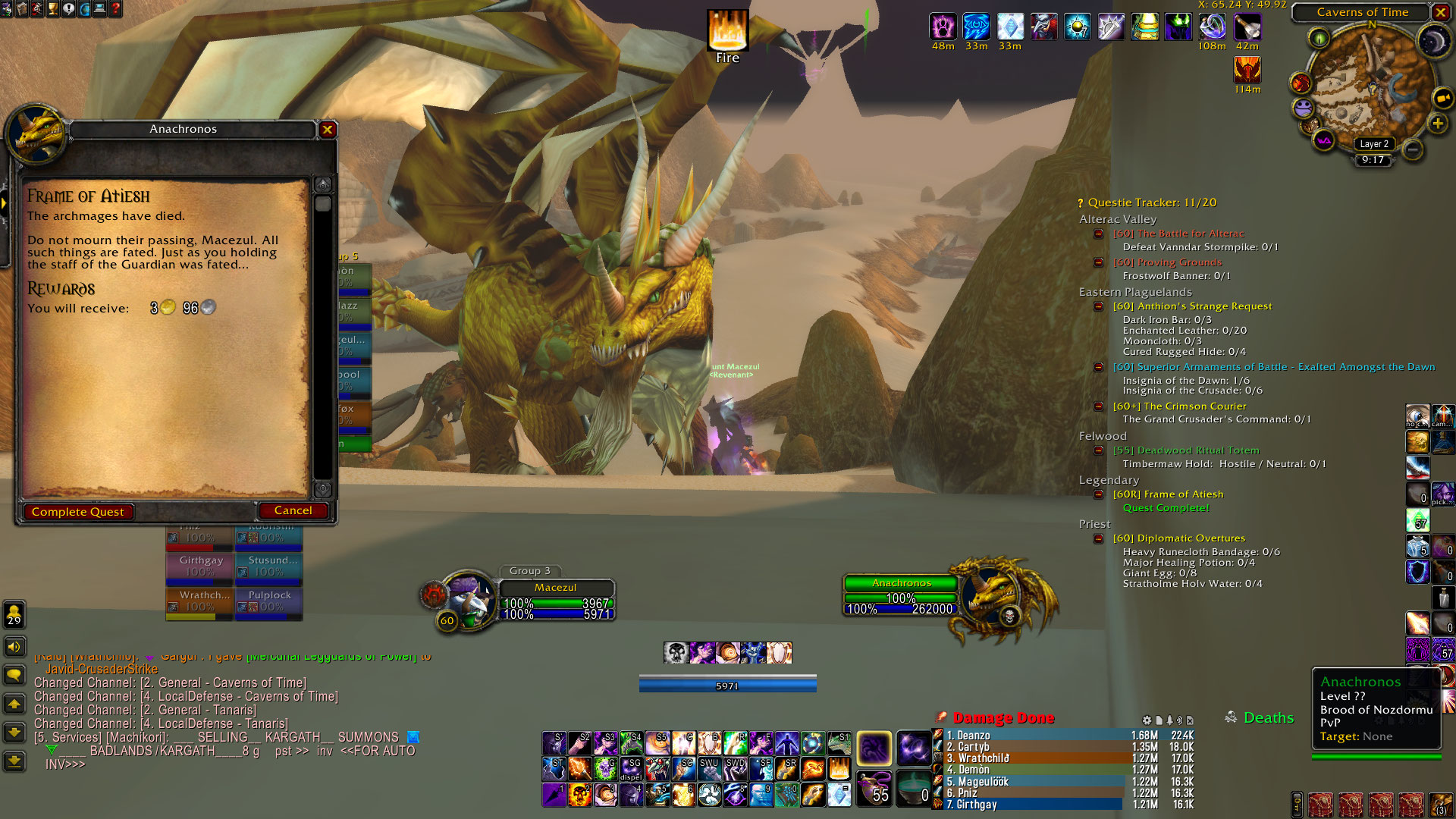Click the Girthgay raid frame

(200, 566)
